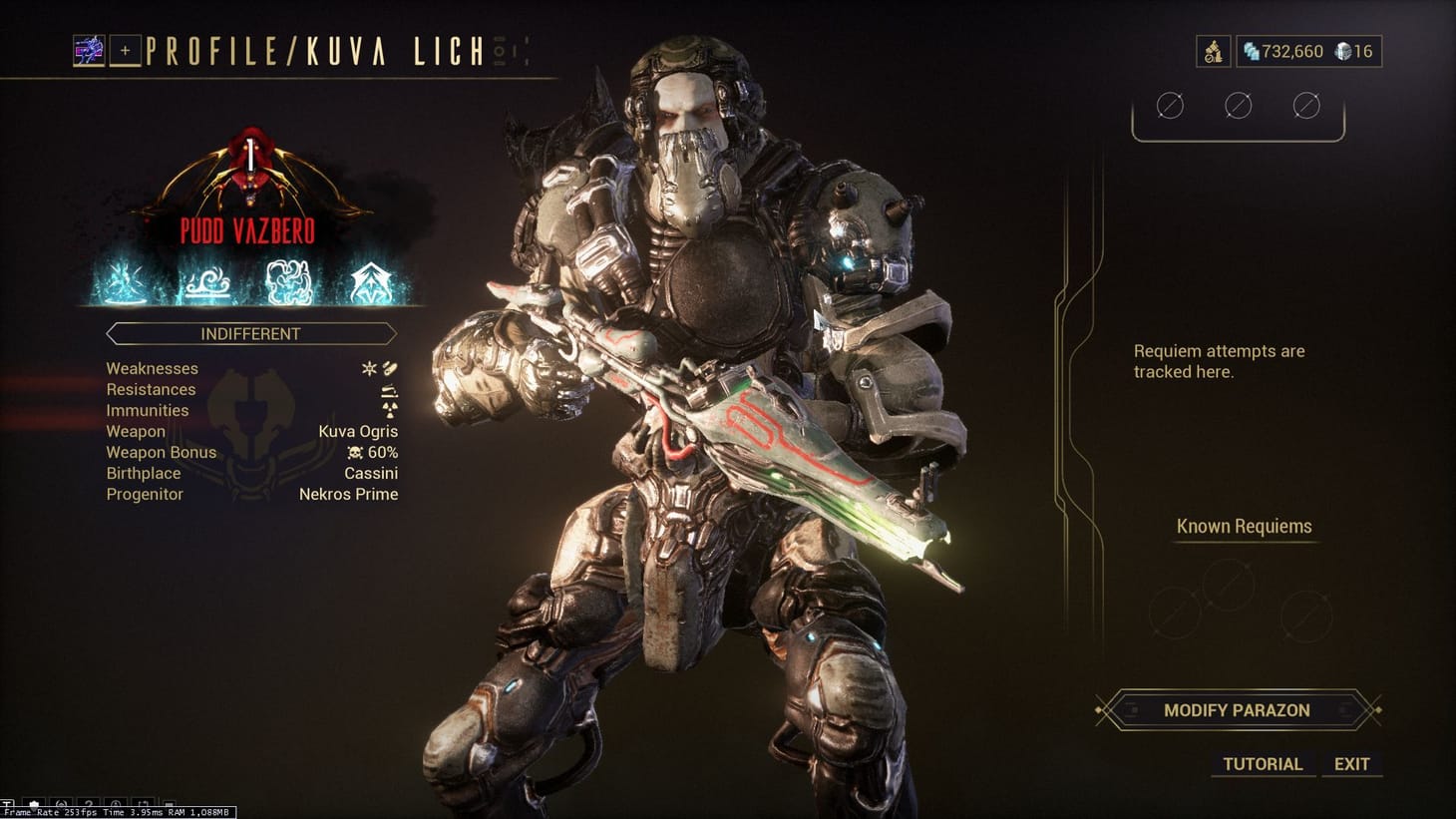Click the daily deals vendor icon
This screenshot has width=1456, height=819.
(x=1213, y=51)
